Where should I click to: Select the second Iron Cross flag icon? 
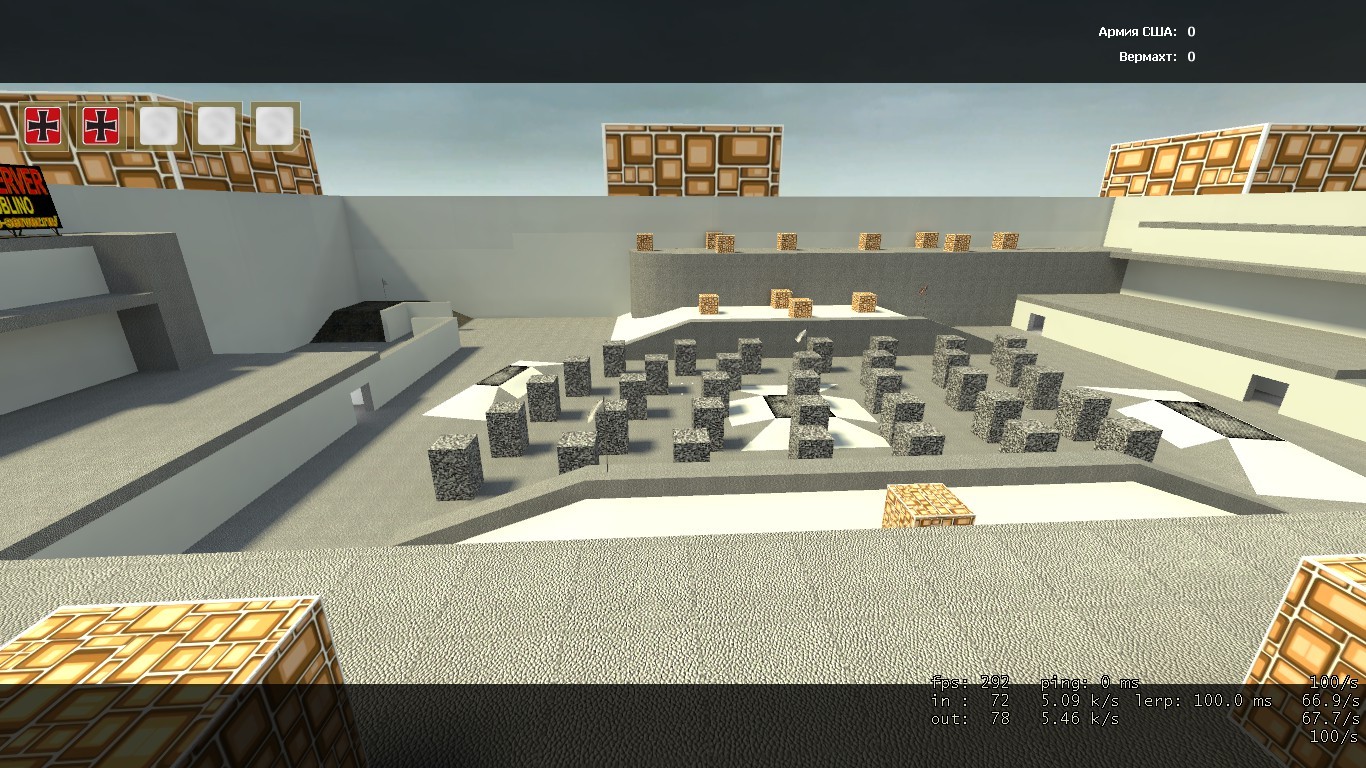[102, 127]
